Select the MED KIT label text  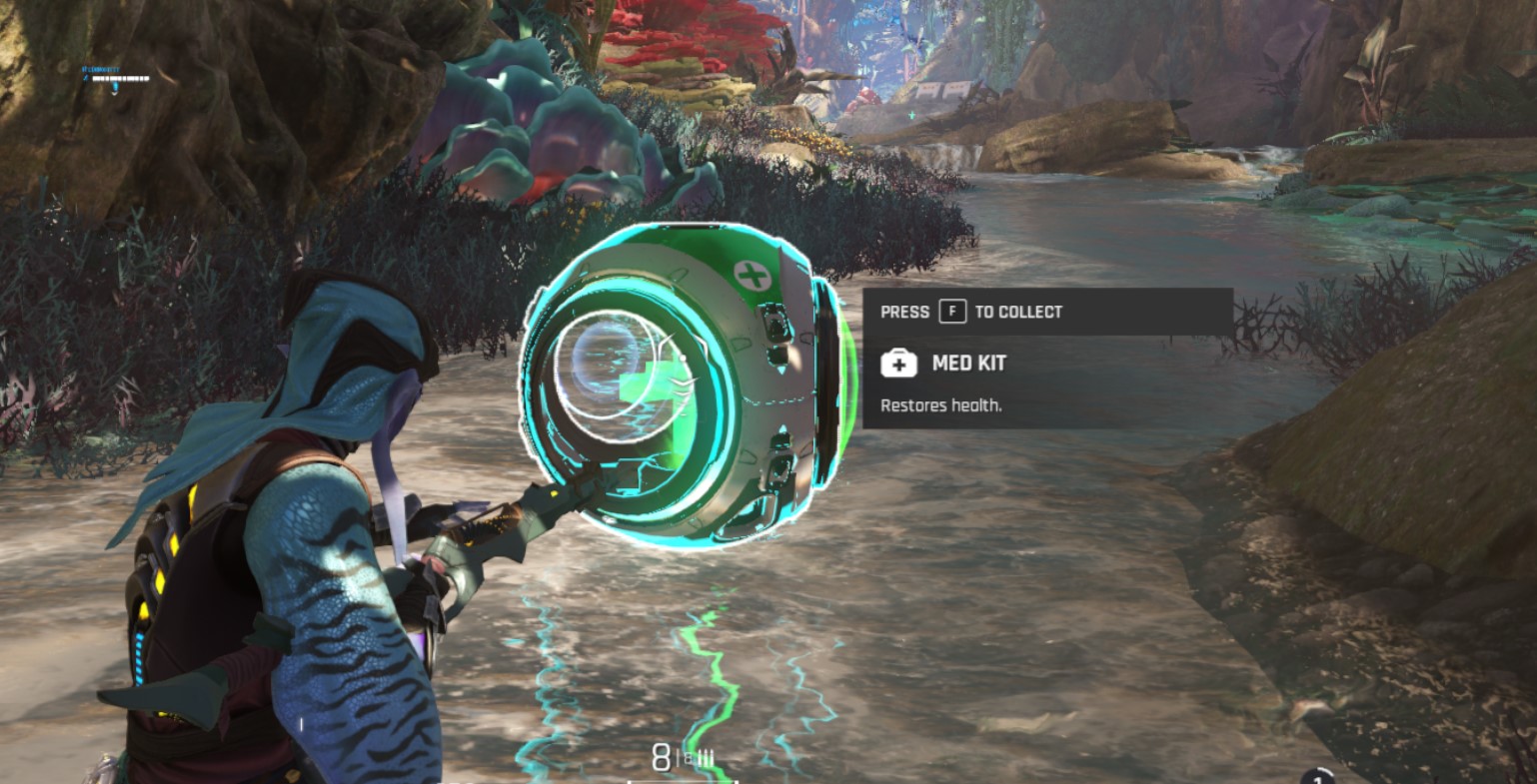[x=967, y=363]
